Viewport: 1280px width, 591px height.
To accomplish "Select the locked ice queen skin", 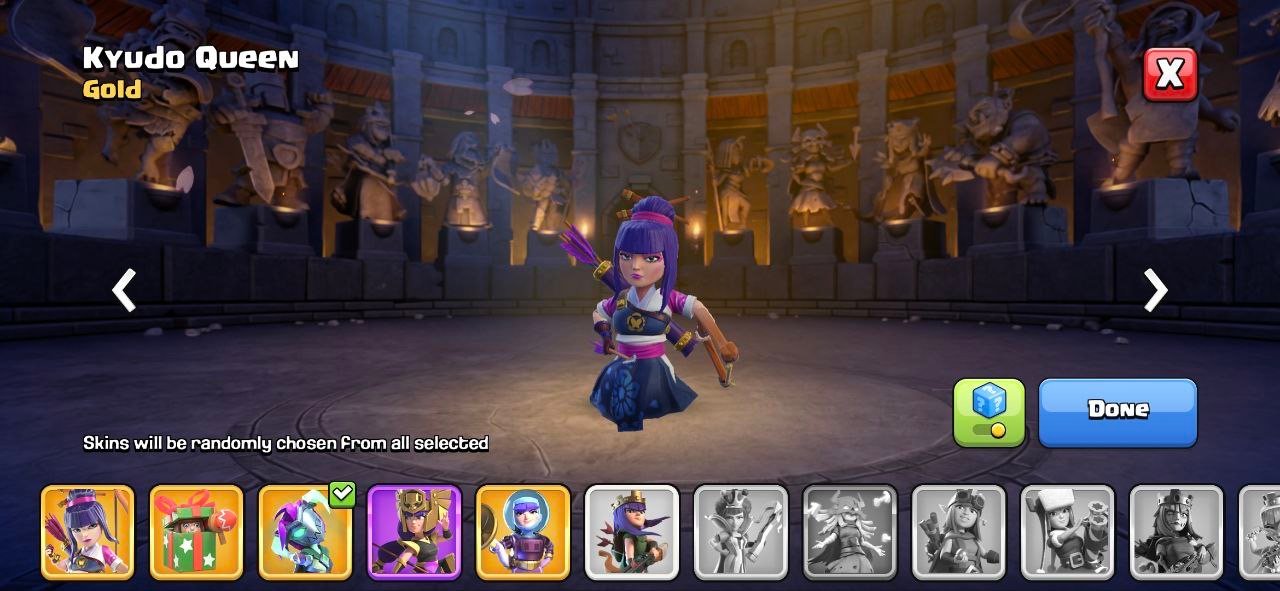I will pyautogui.click(x=741, y=532).
